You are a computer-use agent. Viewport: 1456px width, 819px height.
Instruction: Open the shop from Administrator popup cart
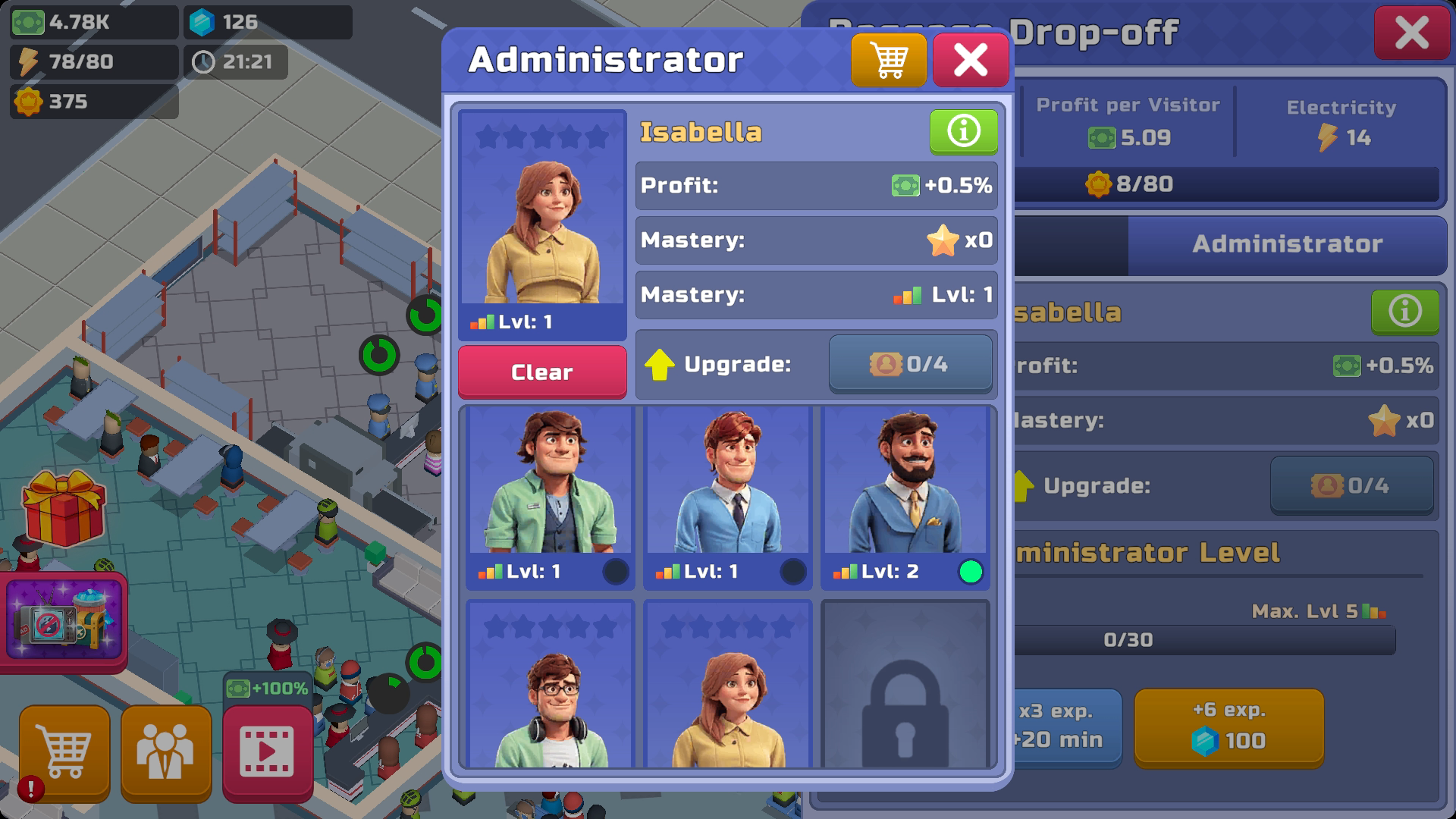pos(889,60)
